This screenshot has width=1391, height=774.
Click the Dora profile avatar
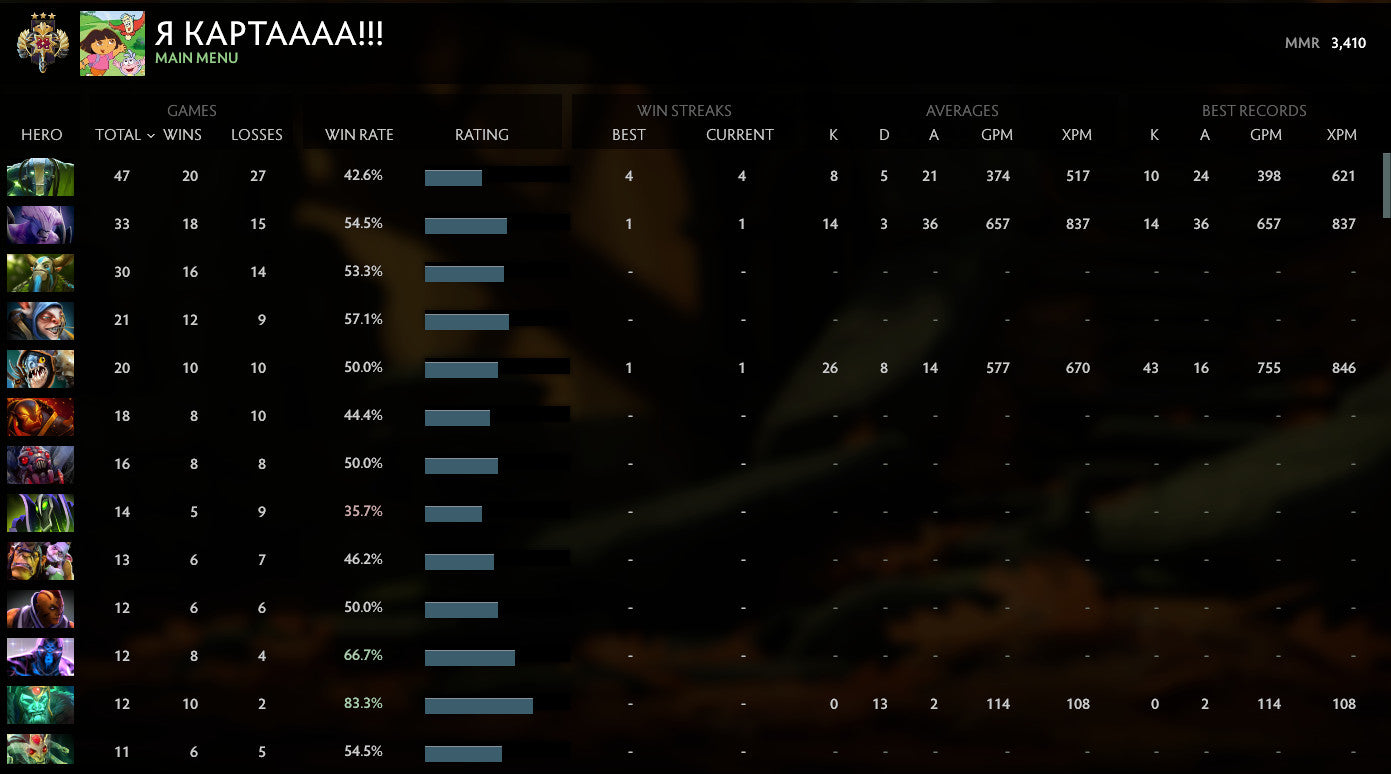(x=113, y=42)
